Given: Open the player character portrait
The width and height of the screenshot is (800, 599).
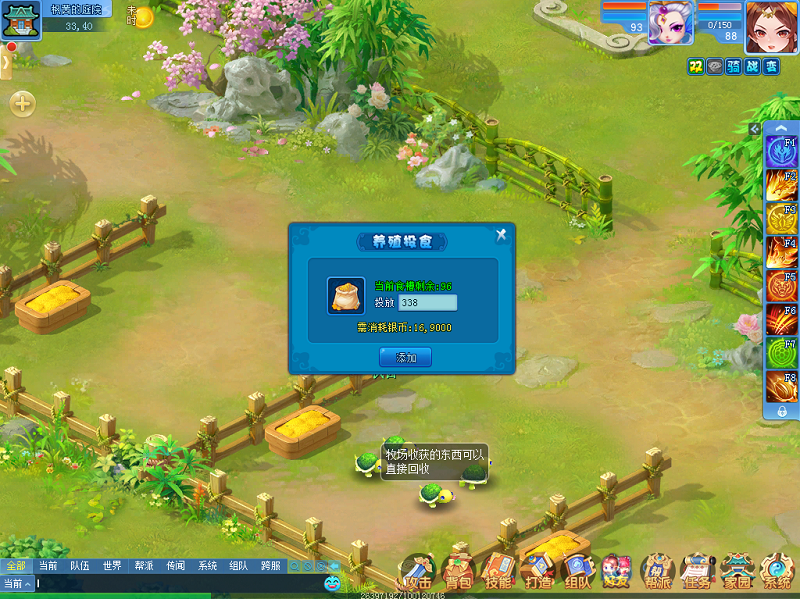Looking at the screenshot, I should coord(771,24).
